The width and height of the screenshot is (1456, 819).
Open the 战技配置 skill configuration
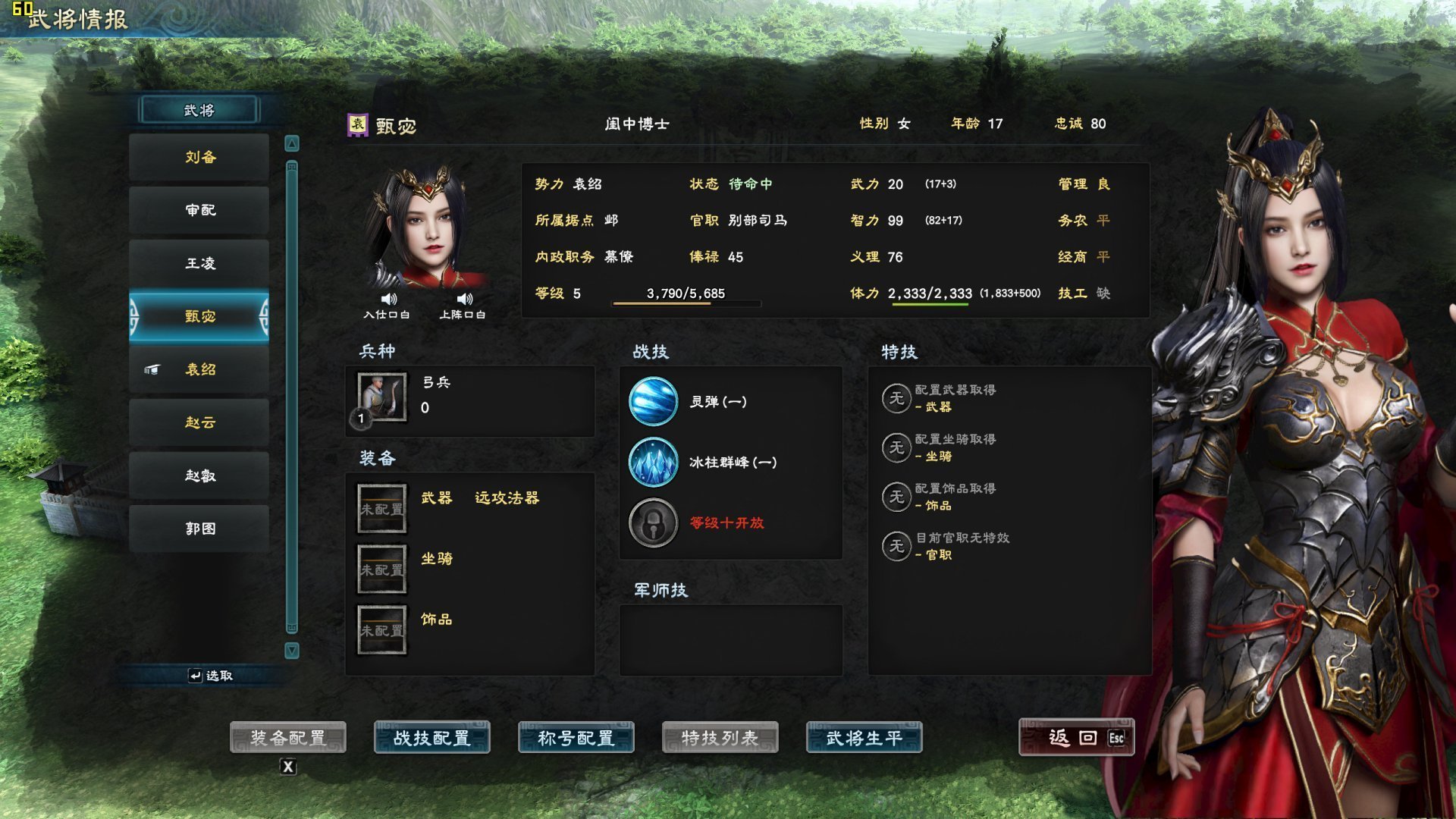432,736
